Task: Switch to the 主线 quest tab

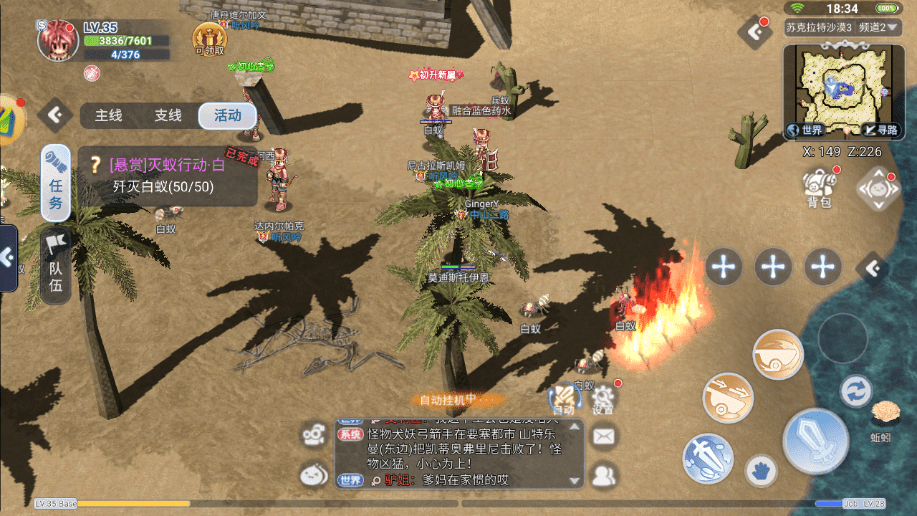Action: (x=109, y=115)
